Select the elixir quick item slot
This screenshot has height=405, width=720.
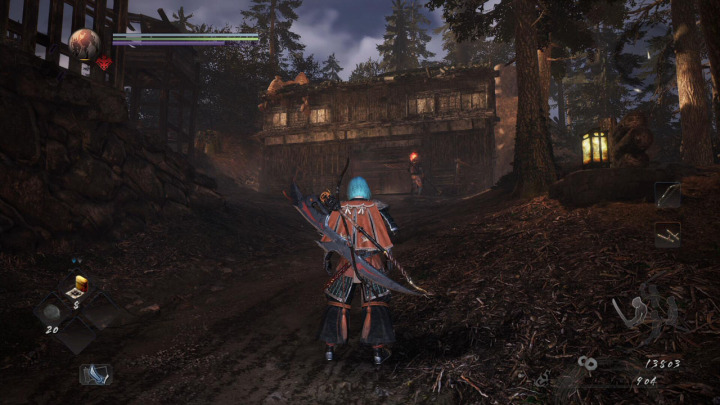[79, 285]
